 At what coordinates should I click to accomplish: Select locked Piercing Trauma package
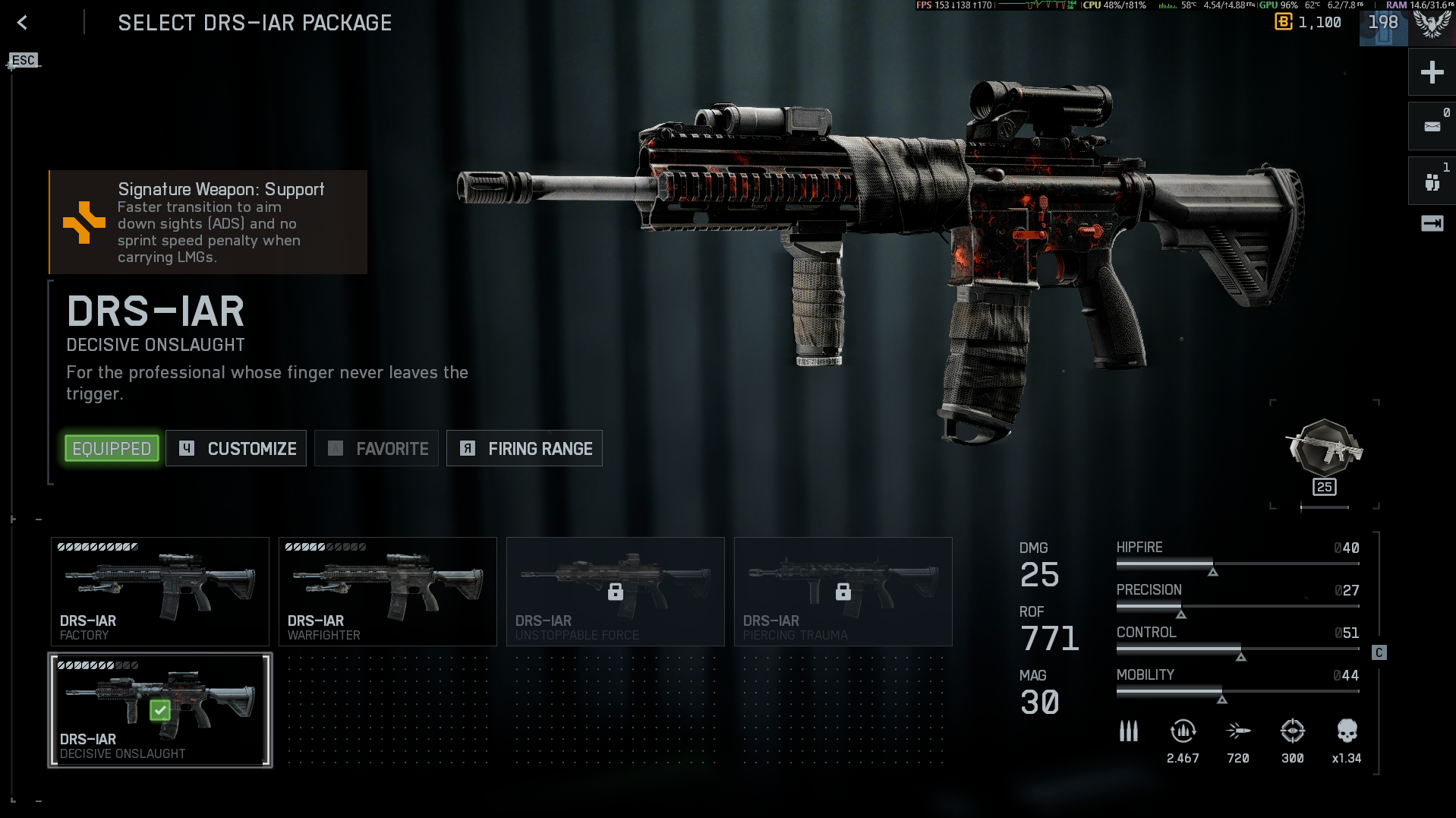coord(843,592)
